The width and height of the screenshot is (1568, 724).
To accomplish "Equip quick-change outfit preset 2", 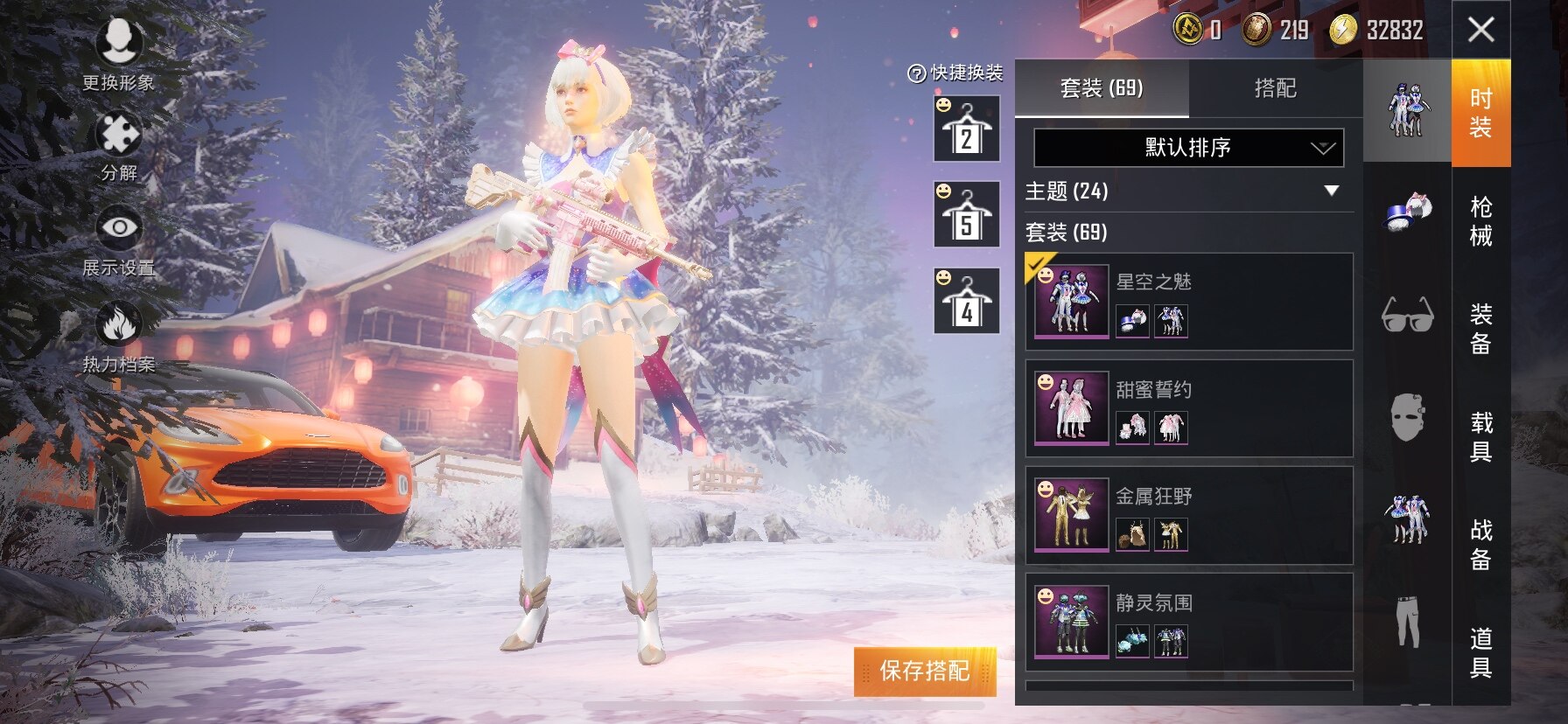I will click(966, 129).
